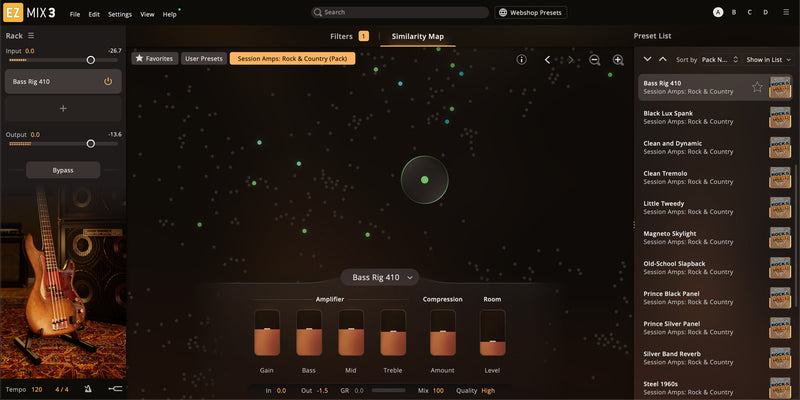Screen dimensions: 800x400
Task: Open the Sort by Pack Name dropdown
Action: (x=720, y=60)
